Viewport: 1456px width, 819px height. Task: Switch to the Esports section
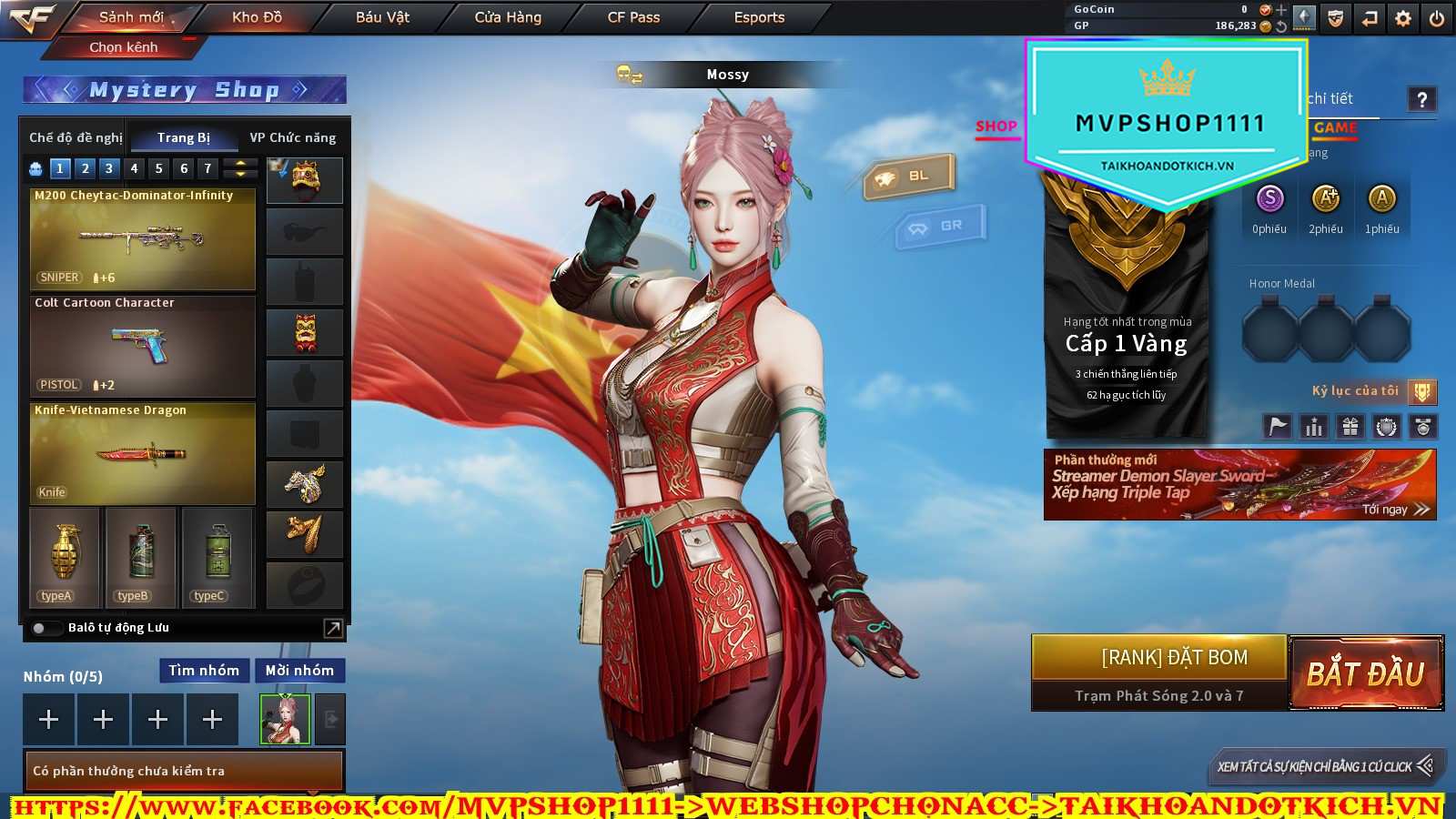[759, 17]
